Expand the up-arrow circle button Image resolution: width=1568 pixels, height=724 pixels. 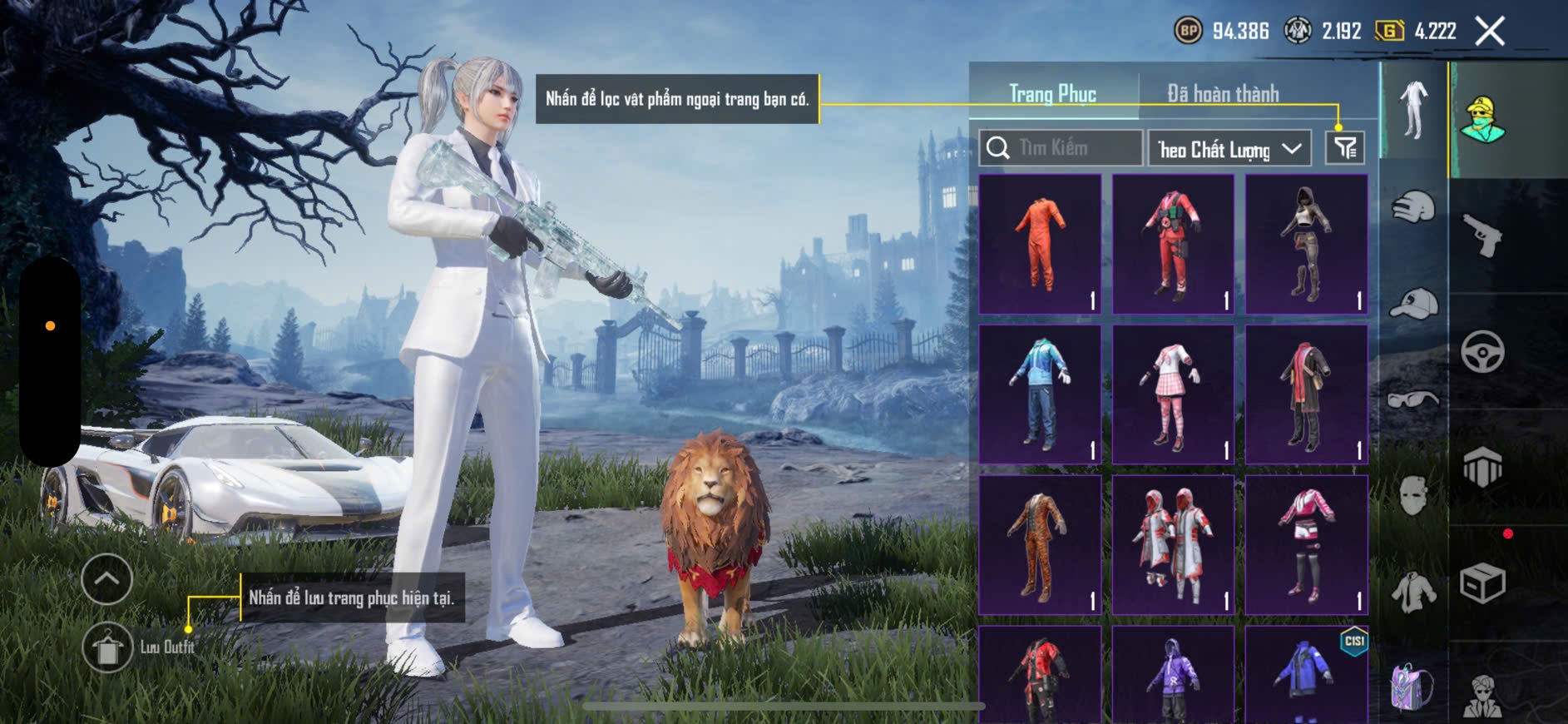pyautogui.click(x=107, y=578)
